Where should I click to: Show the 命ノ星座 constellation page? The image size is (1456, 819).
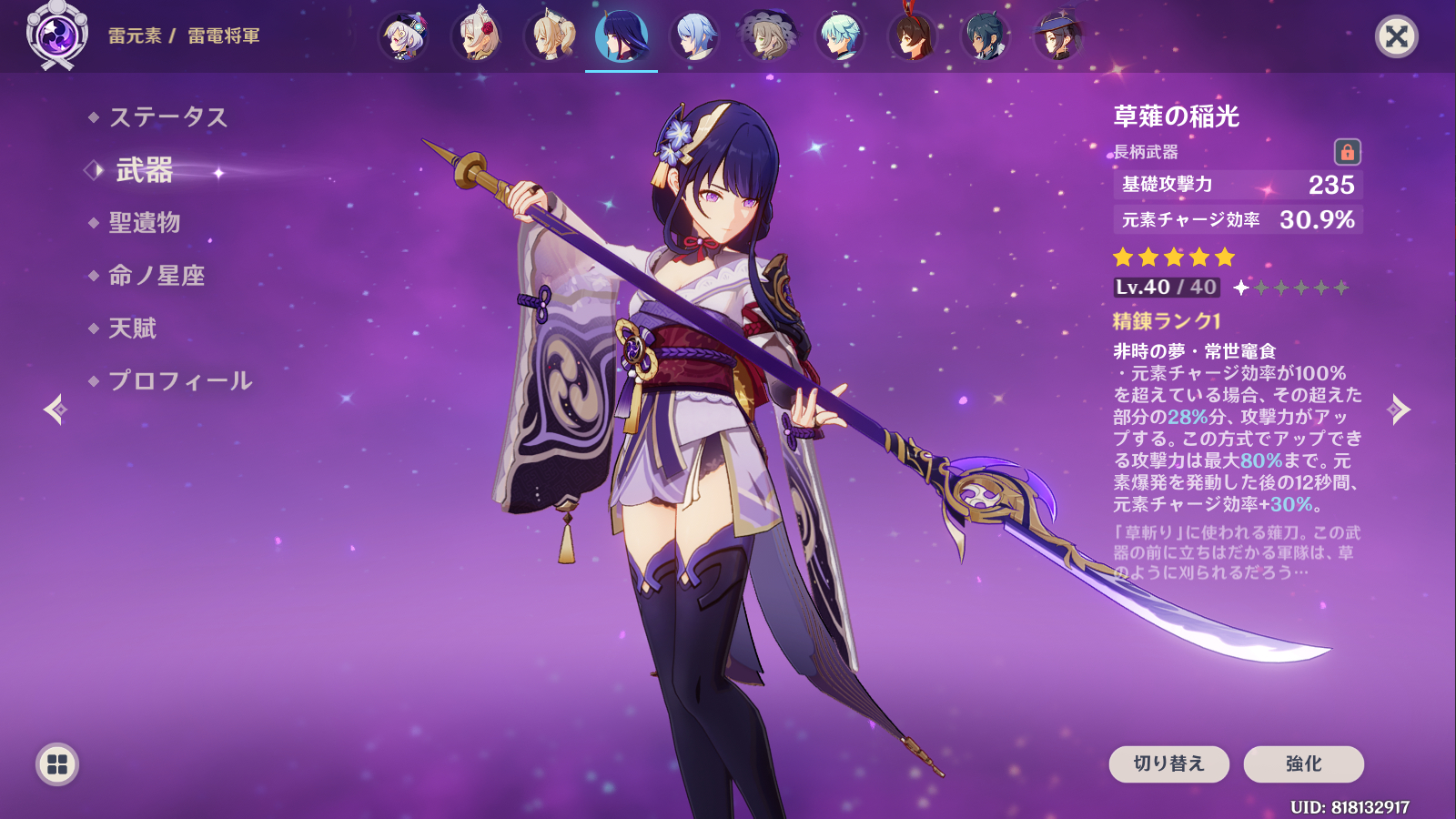pyautogui.click(x=157, y=276)
